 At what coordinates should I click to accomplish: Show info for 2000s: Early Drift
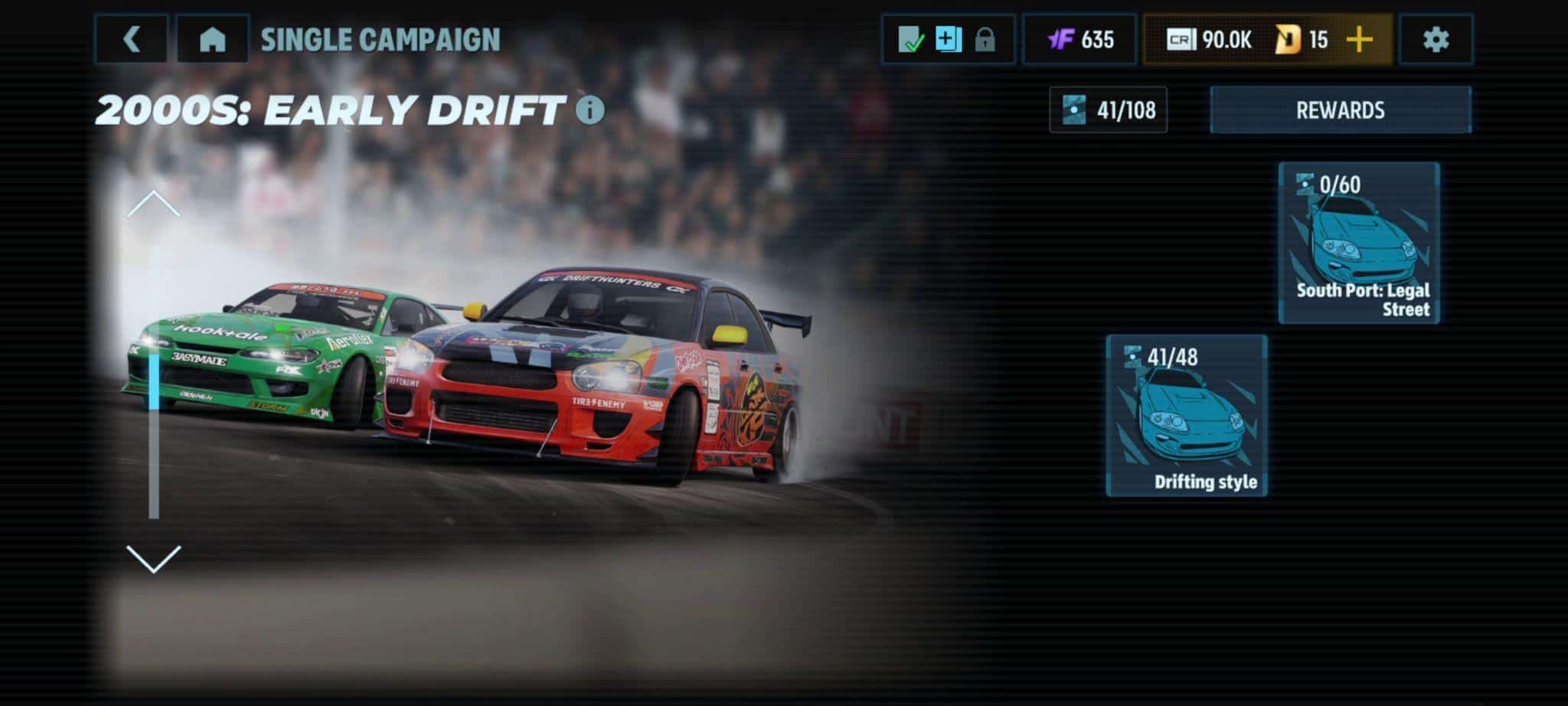(x=590, y=110)
